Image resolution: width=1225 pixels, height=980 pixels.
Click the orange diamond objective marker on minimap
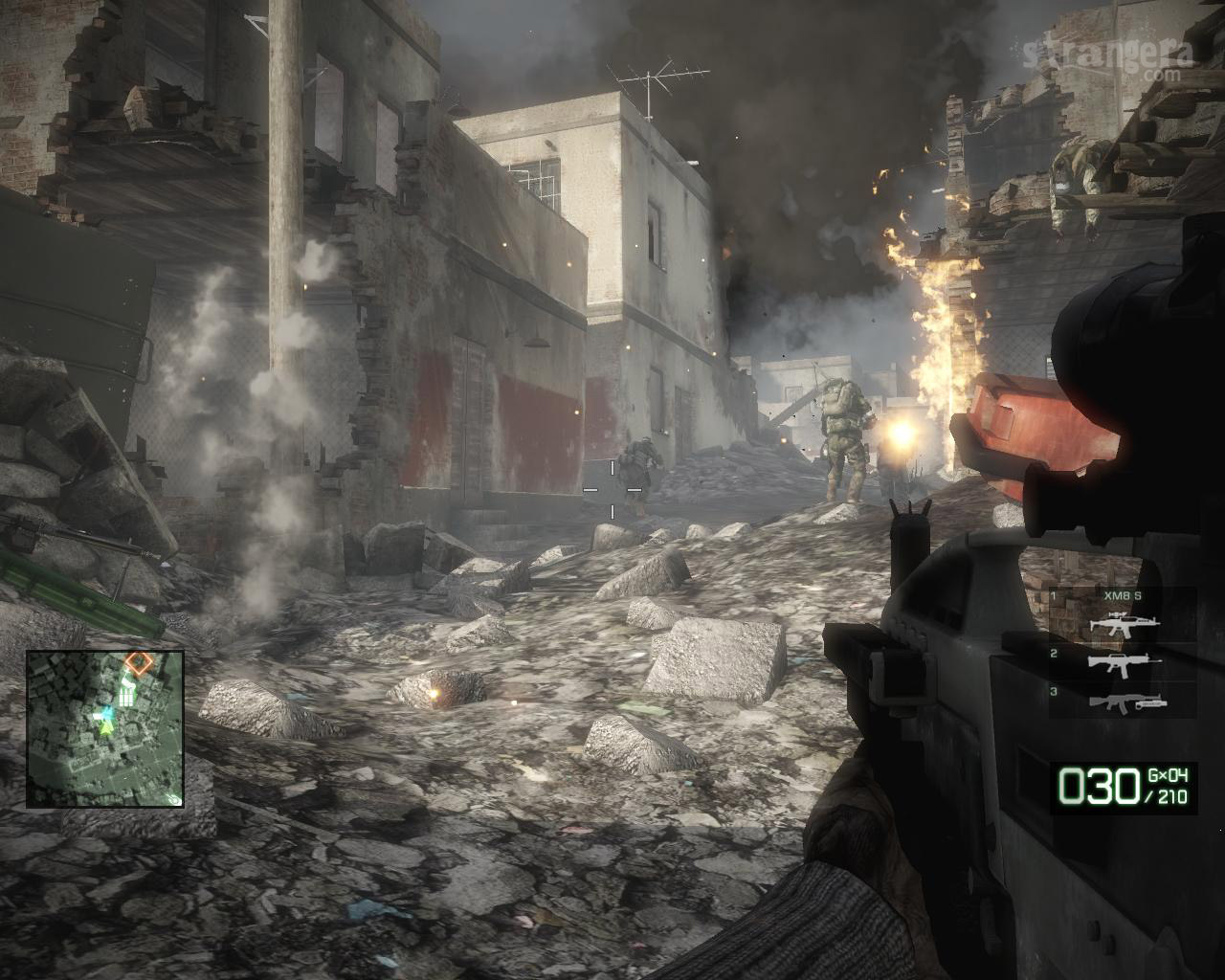pyautogui.click(x=139, y=661)
